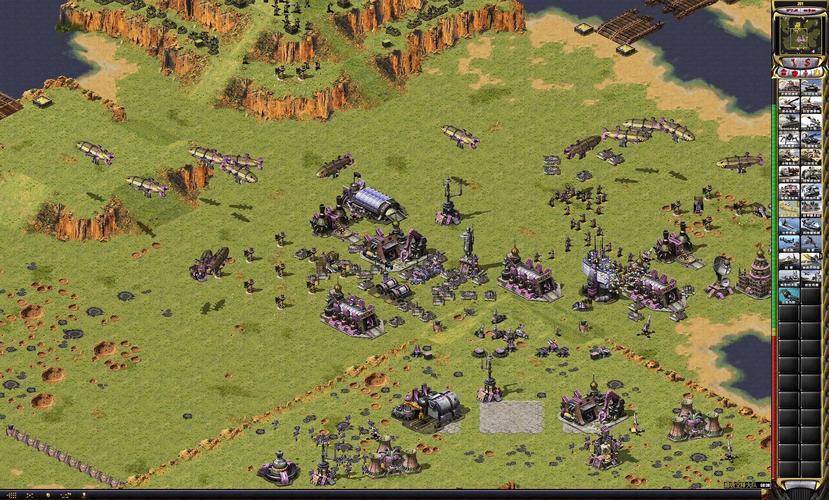Switch to the vehicles build tab
829x500 pixels.
(817, 74)
